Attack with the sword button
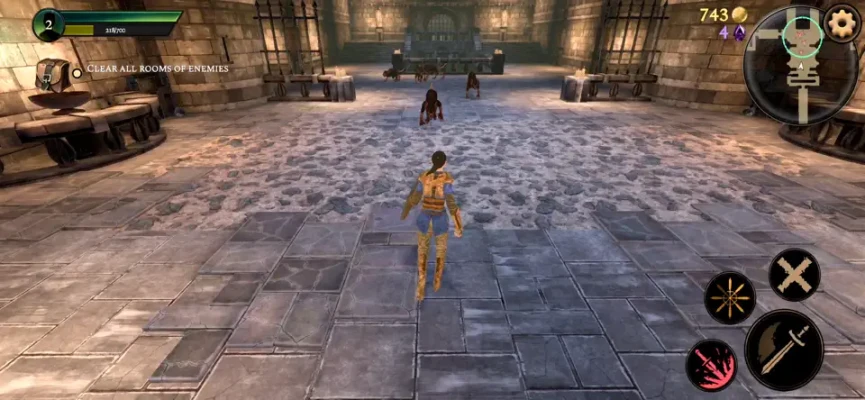 pyautogui.click(x=784, y=348)
